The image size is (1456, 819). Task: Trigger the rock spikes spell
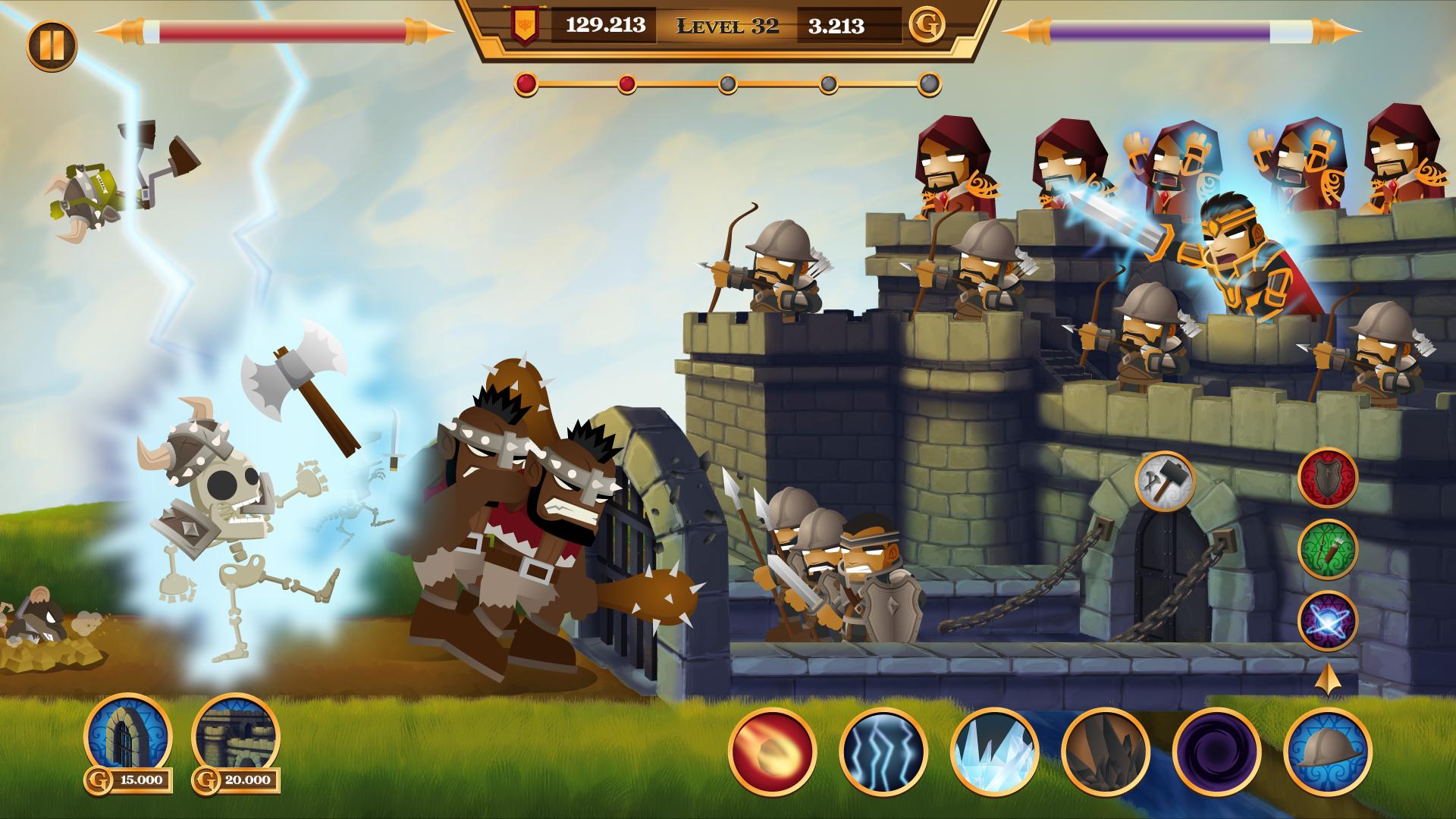point(1105,751)
